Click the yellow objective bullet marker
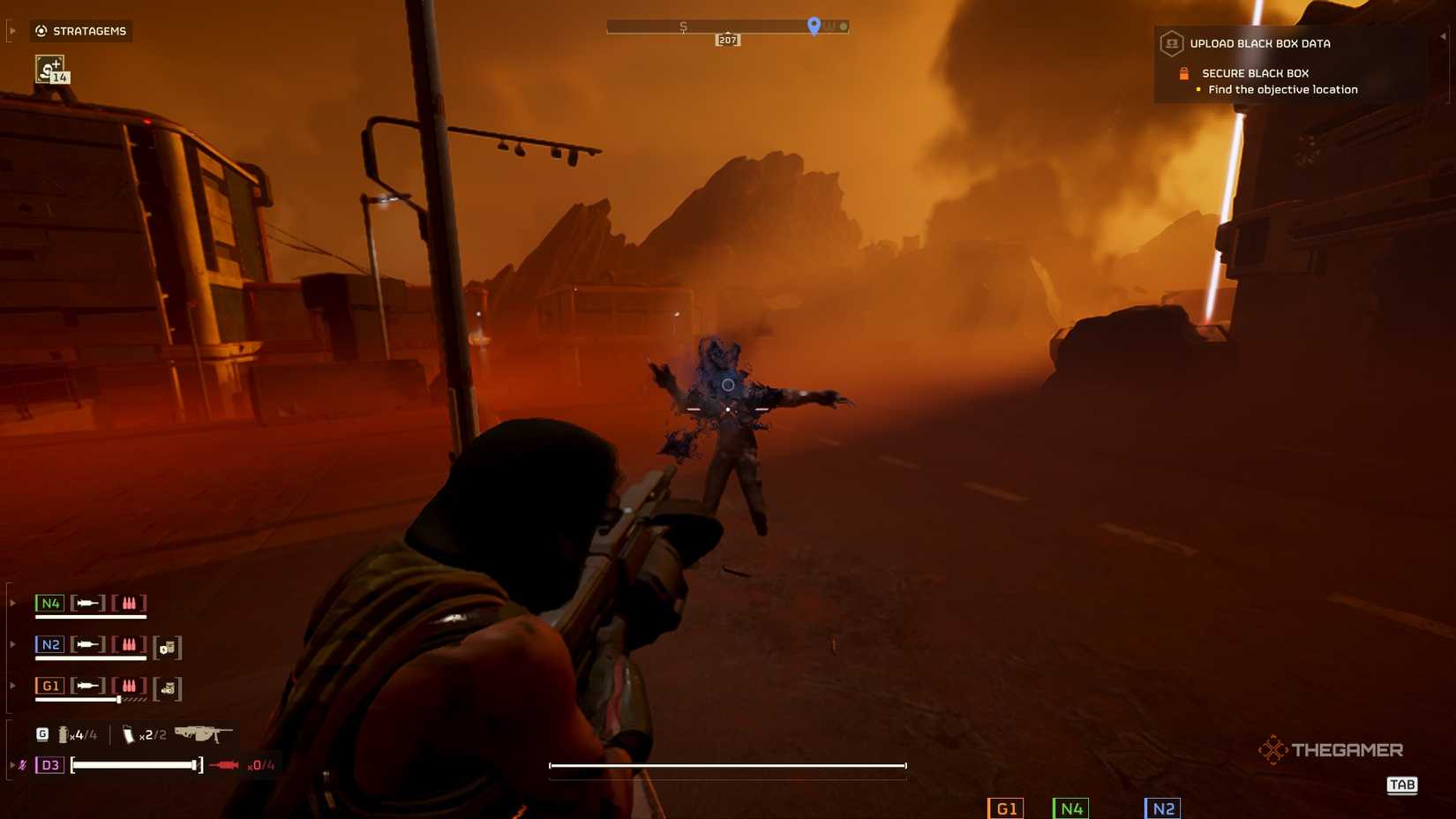Screen dimensions: 1456x819 point(1198,89)
